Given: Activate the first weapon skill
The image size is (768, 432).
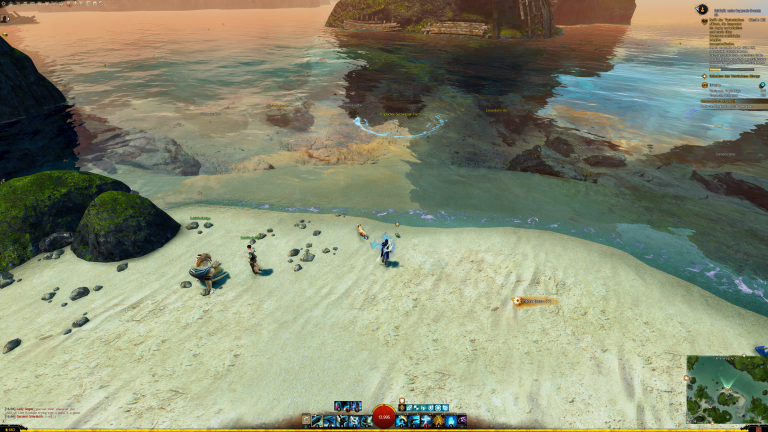Looking at the screenshot, I should (x=317, y=421).
